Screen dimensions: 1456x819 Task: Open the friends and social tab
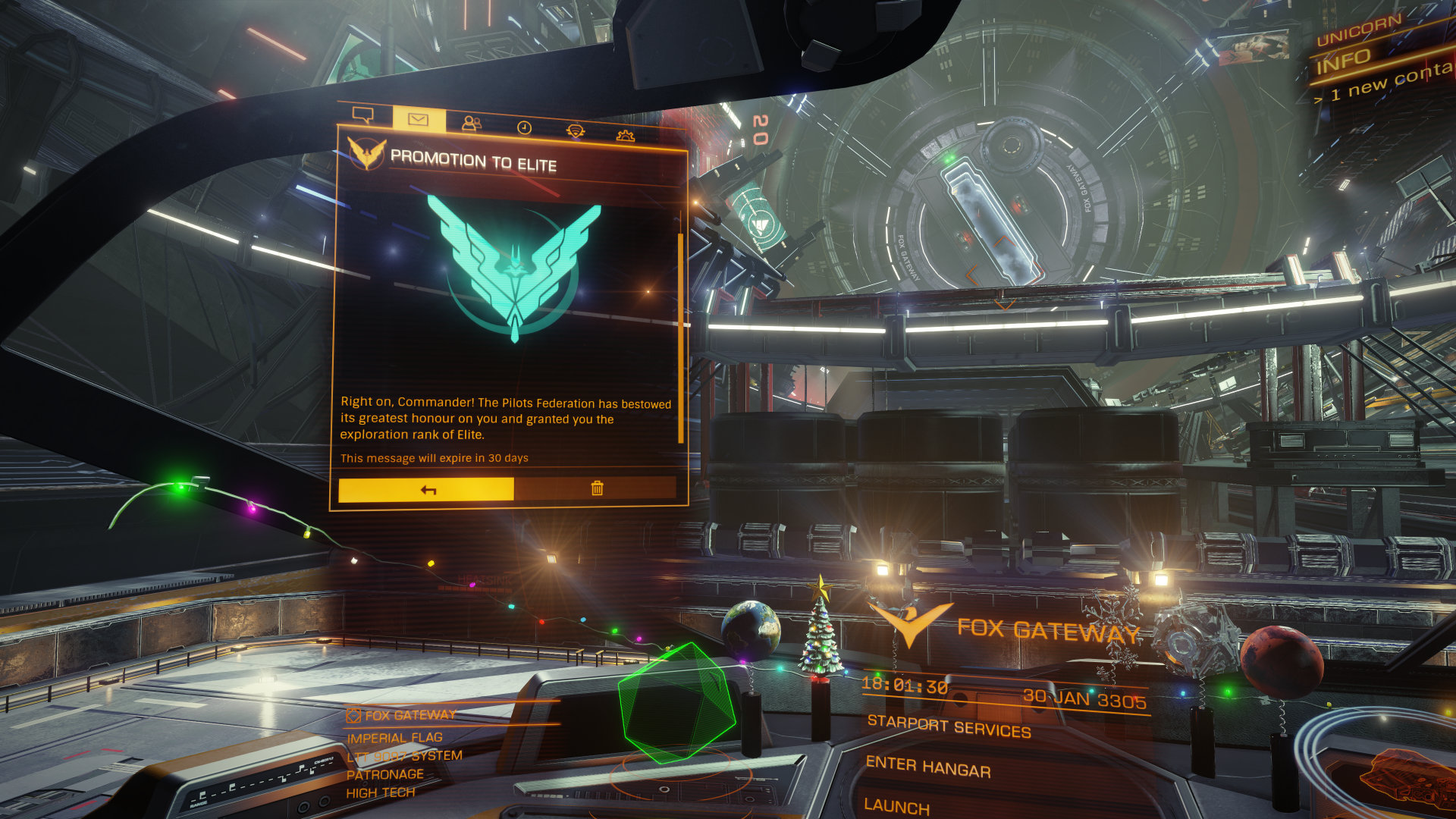coord(471,123)
